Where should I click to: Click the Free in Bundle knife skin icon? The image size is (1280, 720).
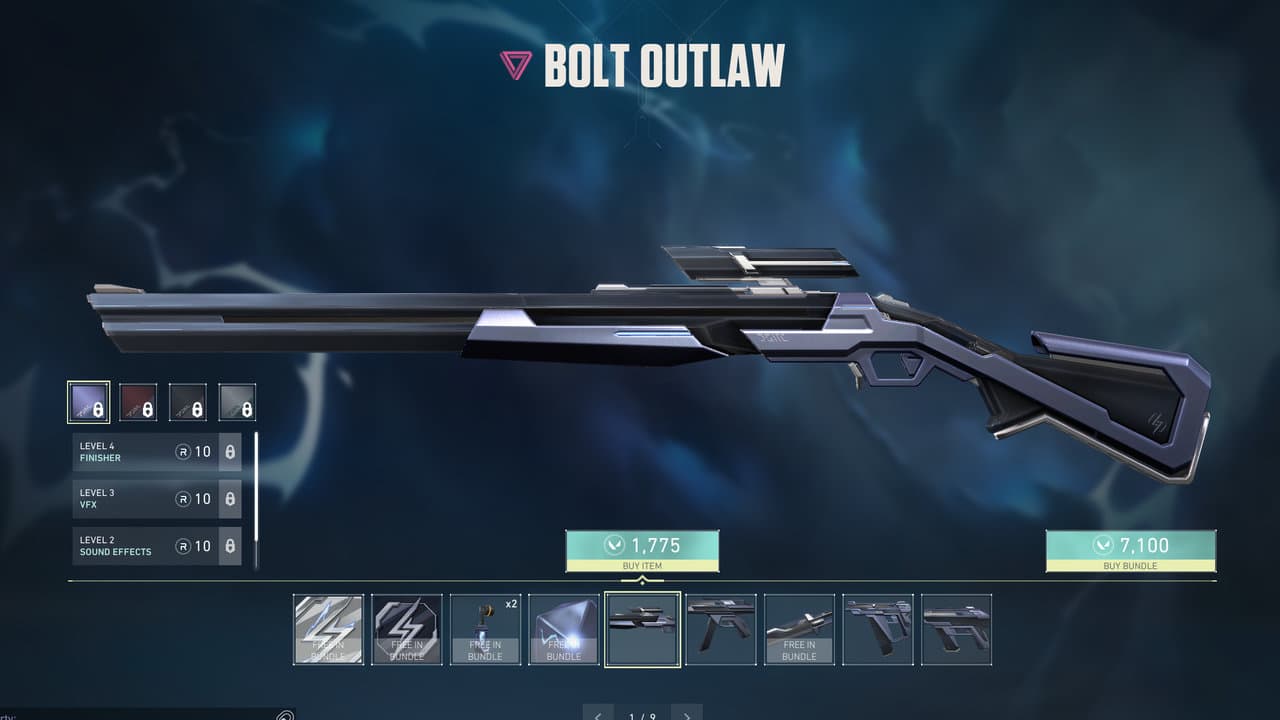800,628
